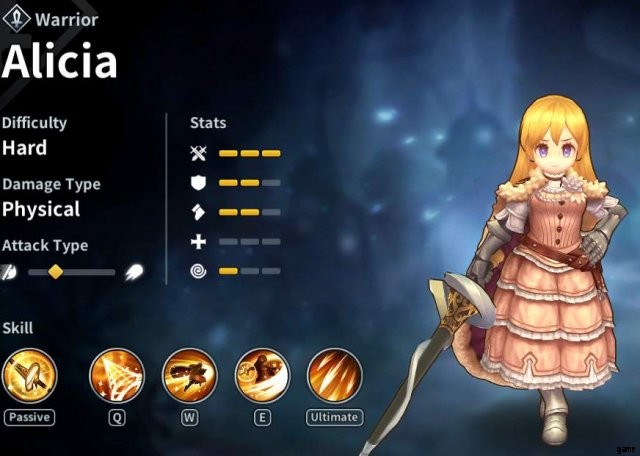Show details for the Q skill

[x=117, y=376]
